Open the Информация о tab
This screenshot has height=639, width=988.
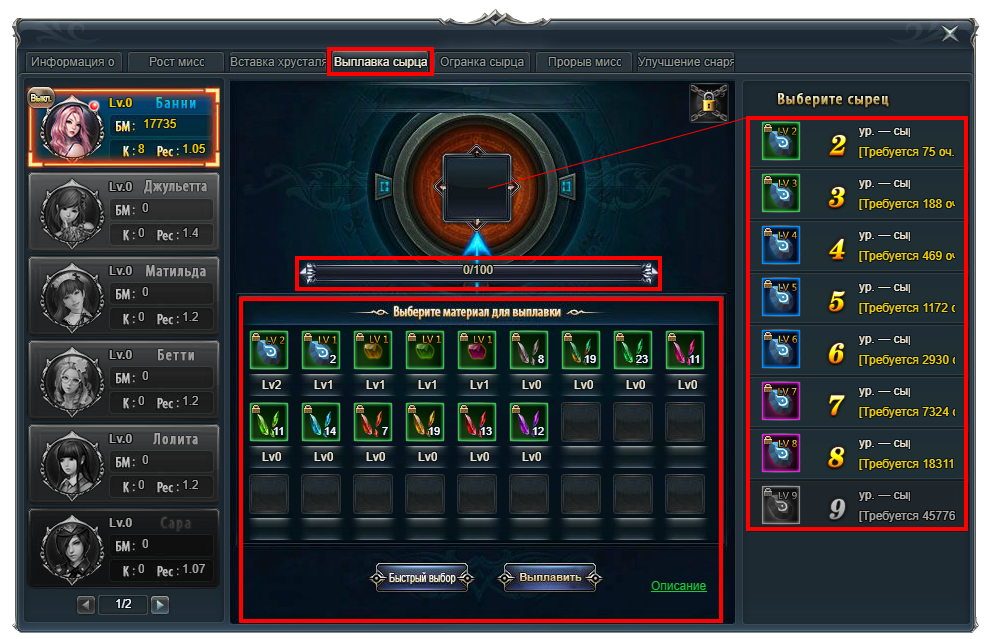tap(73, 62)
